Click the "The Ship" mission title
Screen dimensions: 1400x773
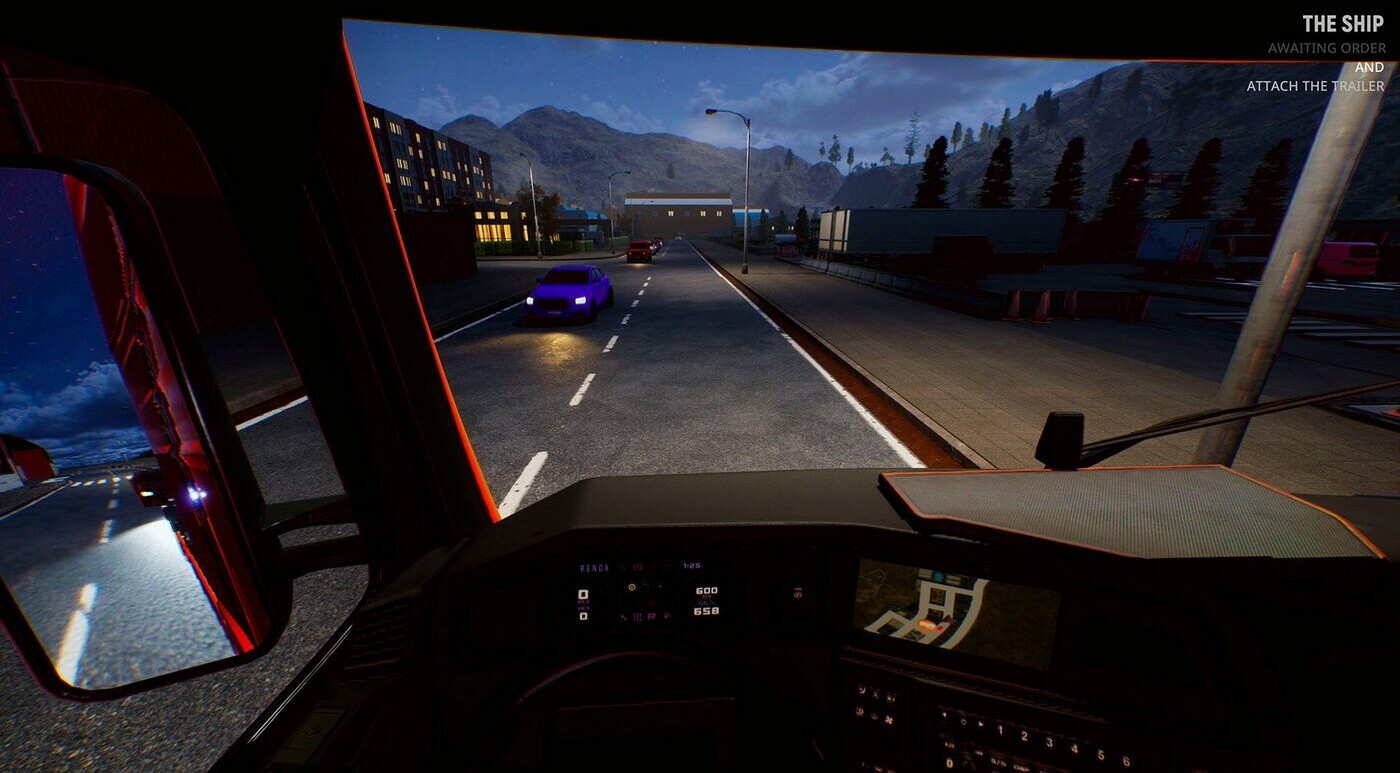[1343, 23]
